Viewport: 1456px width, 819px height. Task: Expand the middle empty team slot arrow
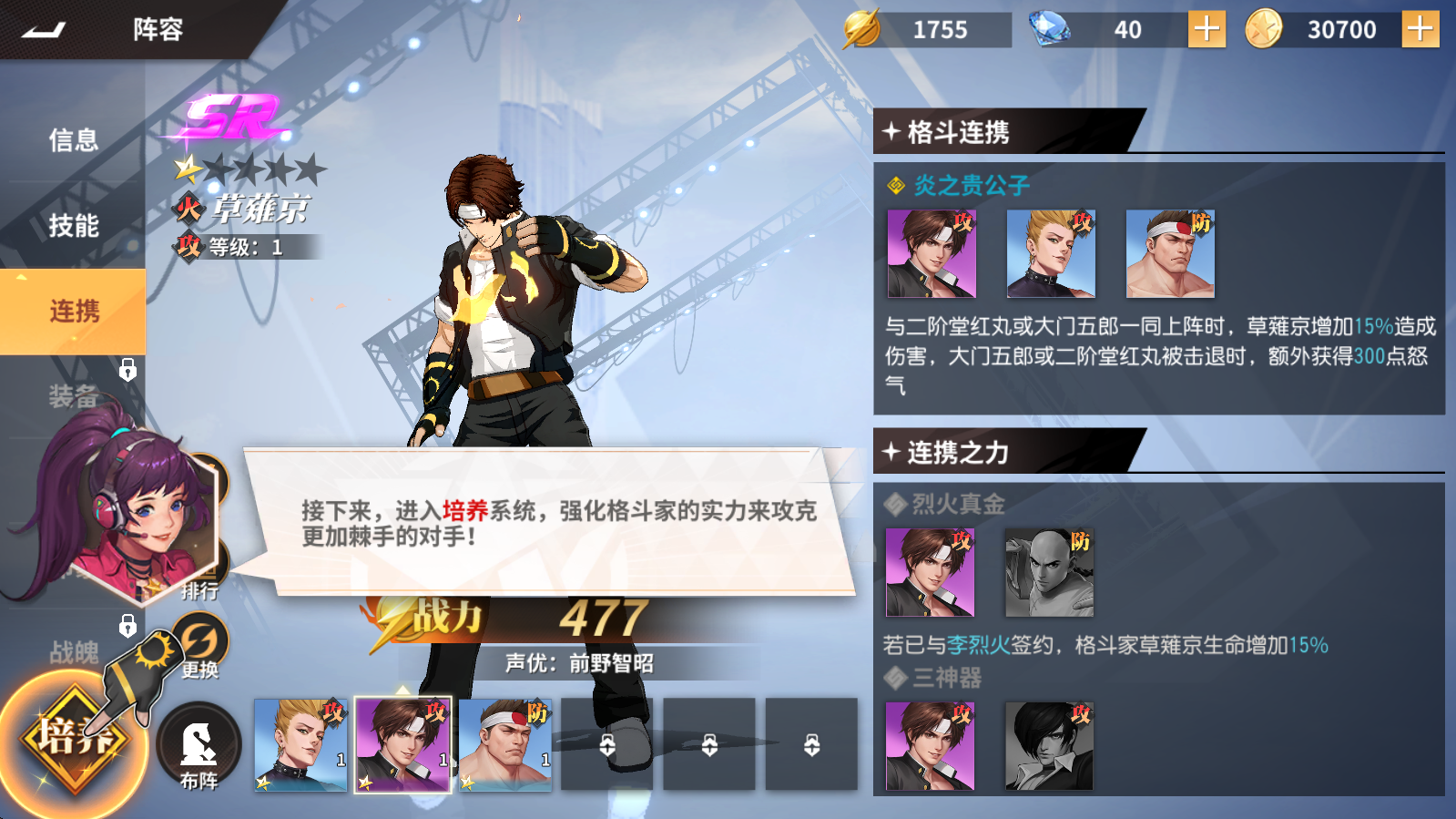click(709, 743)
